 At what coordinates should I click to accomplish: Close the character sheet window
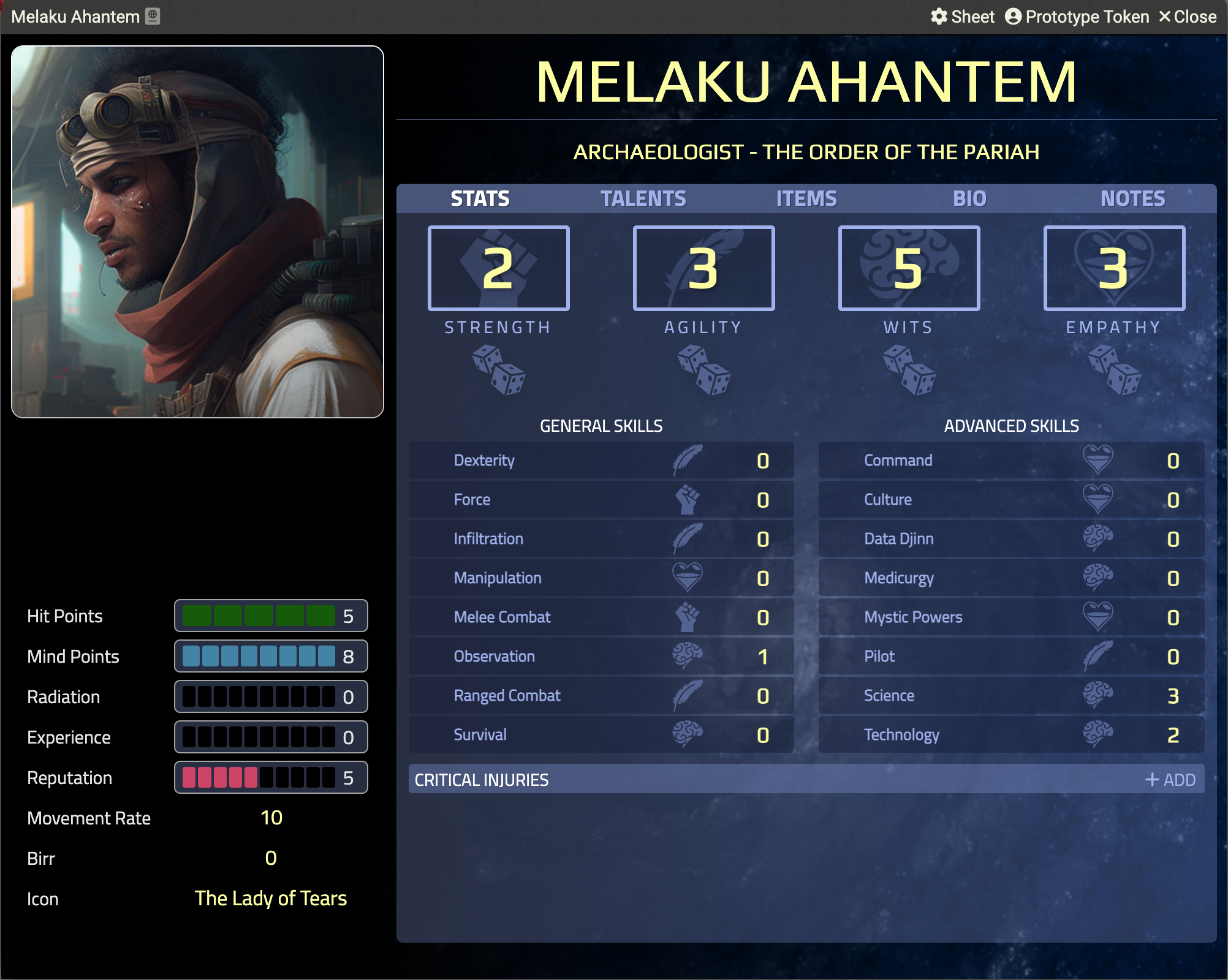point(1187,17)
